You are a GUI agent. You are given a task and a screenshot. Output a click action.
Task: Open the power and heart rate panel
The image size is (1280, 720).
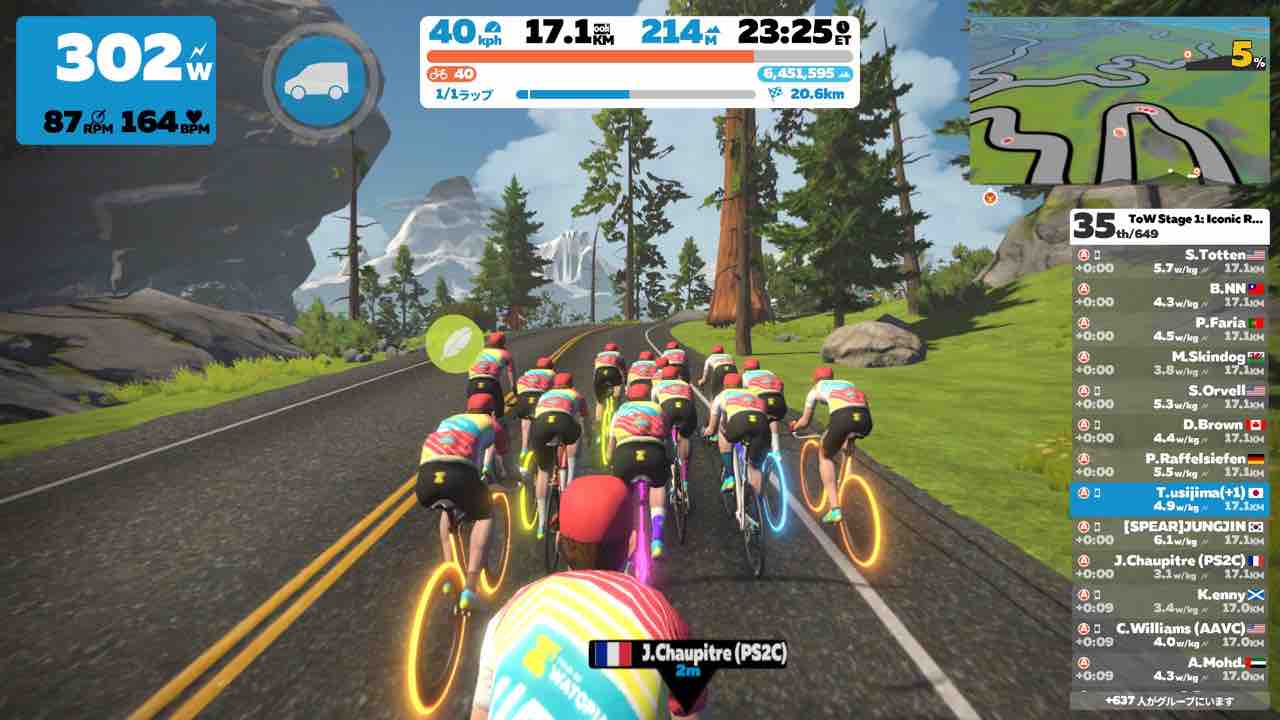click(x=116, y=80)
